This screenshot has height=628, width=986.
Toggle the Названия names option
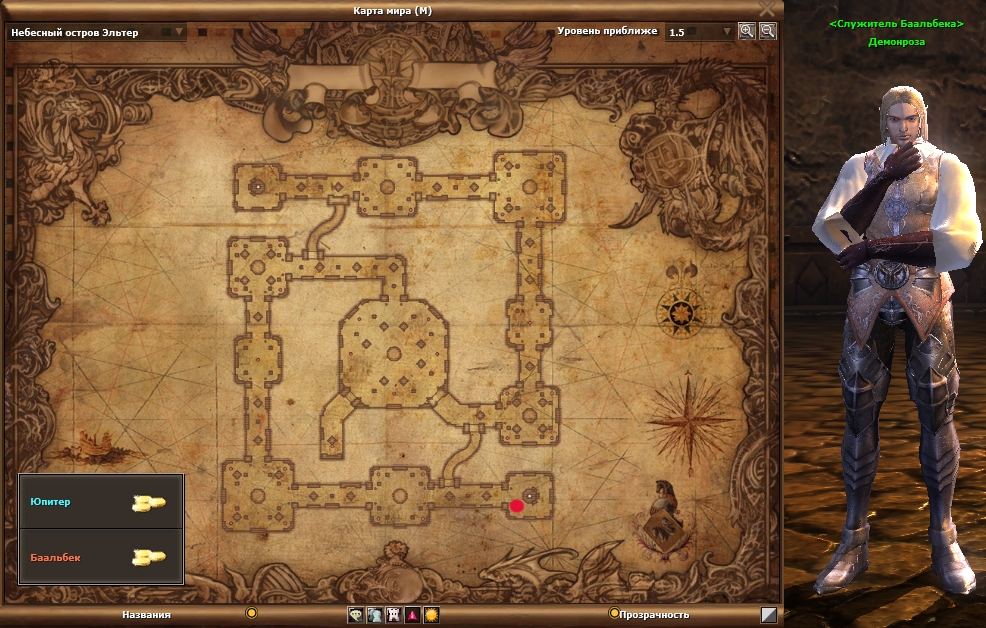pyautogui.click(x=252, y=613)
